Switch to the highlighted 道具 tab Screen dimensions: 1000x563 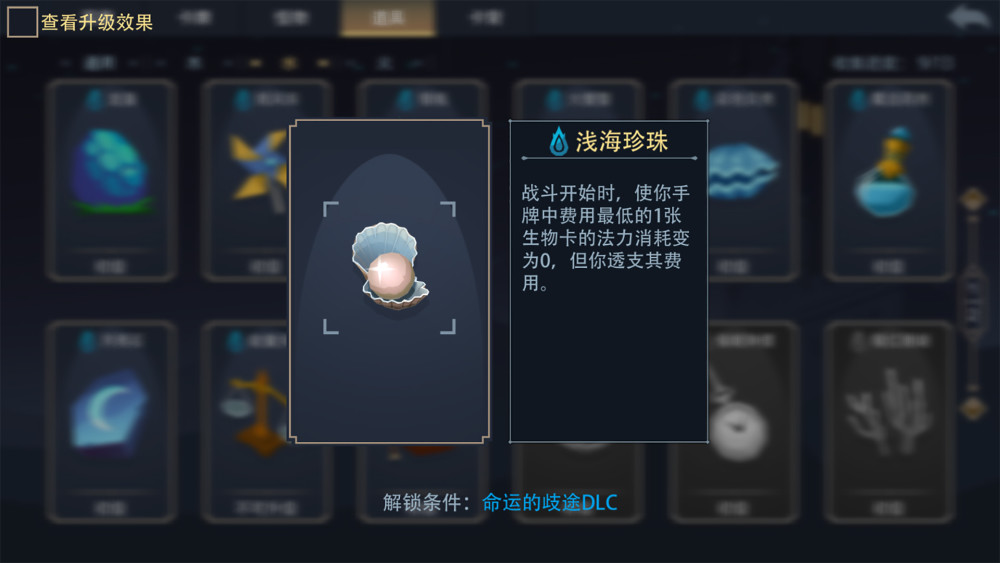387,18
